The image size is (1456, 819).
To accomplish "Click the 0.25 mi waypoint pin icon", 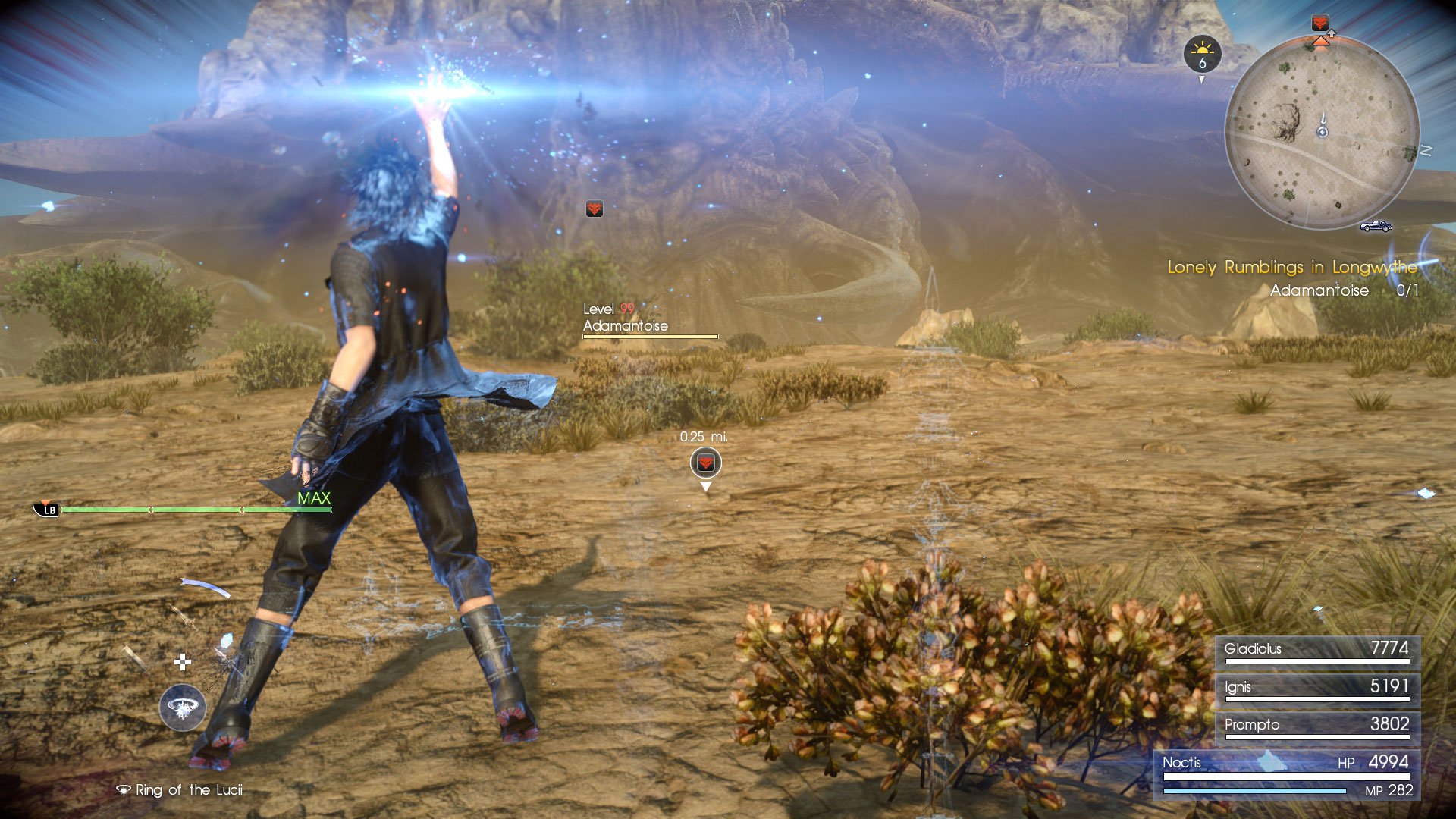I will tap(705, 461).
